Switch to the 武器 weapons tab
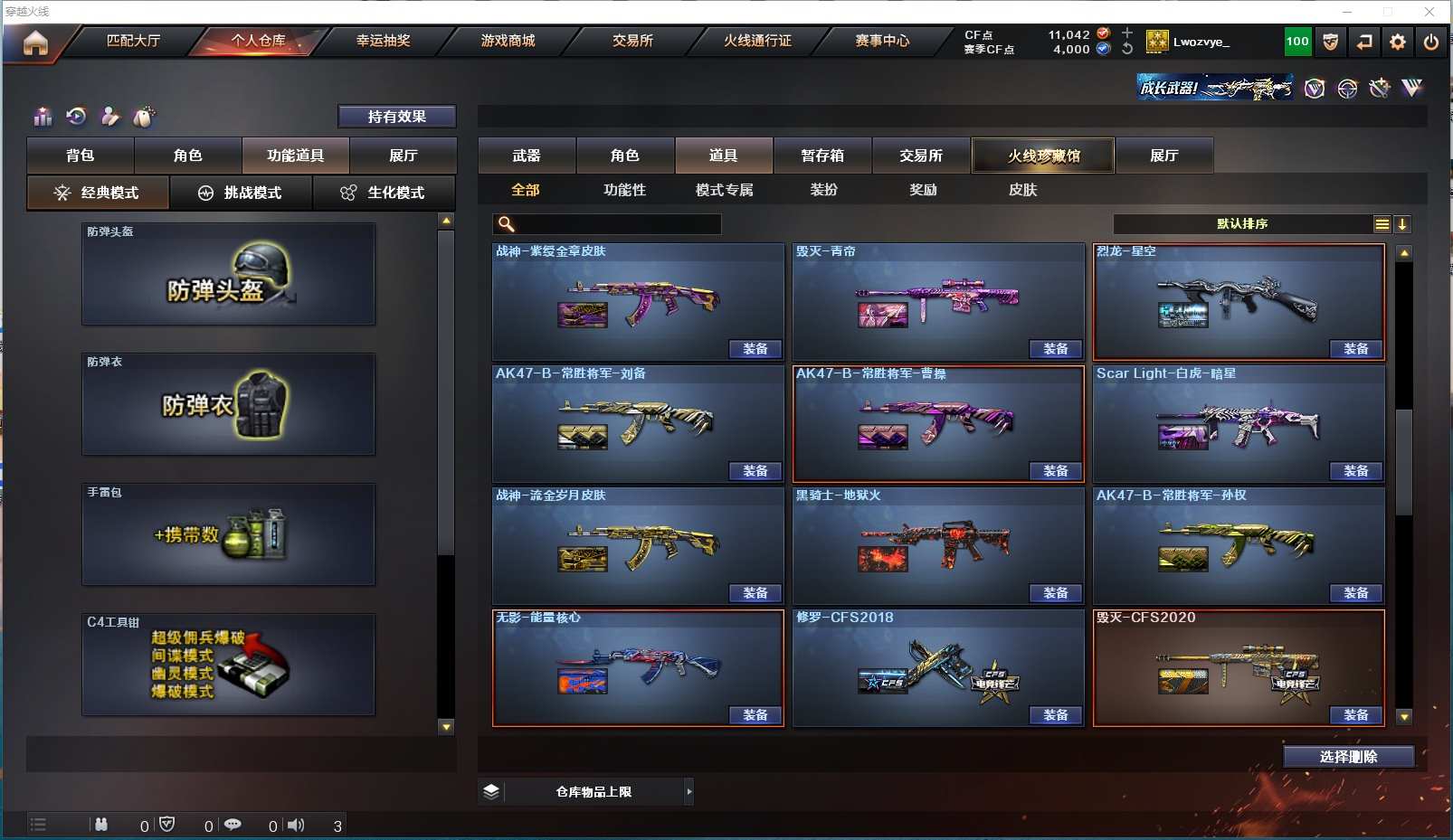This screenshot has width=1453, height=840. (527, 156)
